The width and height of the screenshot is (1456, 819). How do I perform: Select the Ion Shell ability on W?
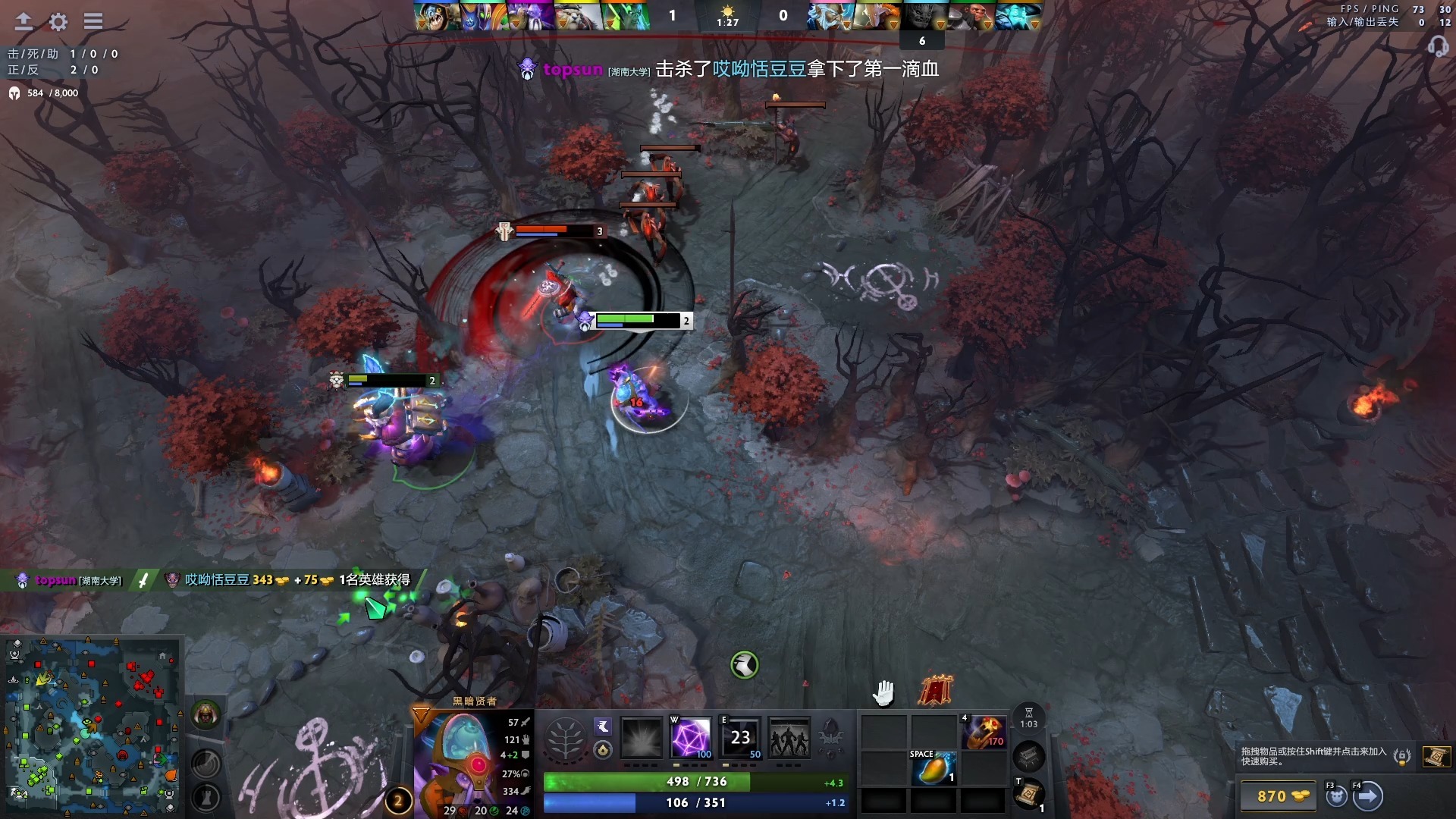tap(692, 739)
